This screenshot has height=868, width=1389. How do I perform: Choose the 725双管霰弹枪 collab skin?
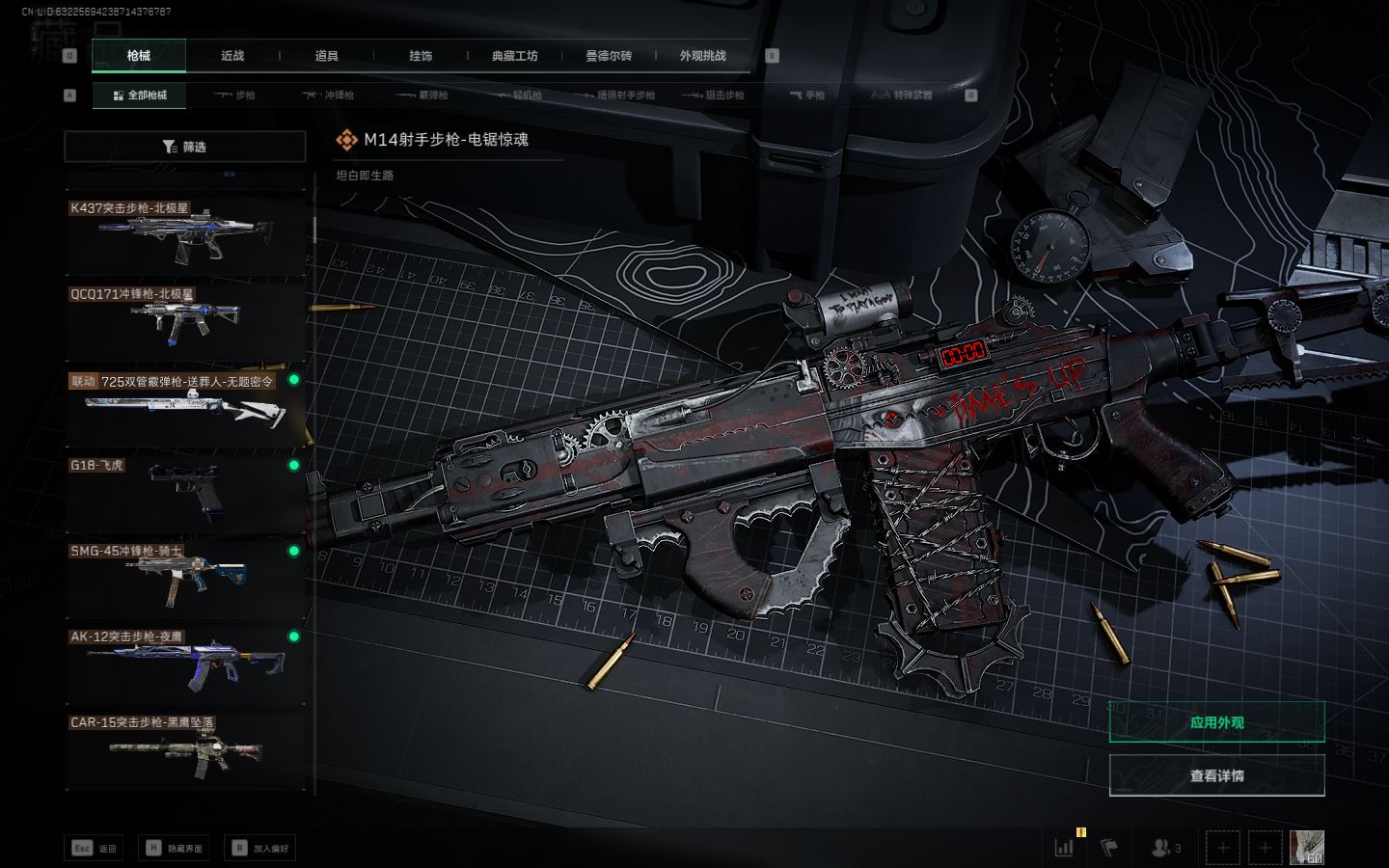[185, 407]
